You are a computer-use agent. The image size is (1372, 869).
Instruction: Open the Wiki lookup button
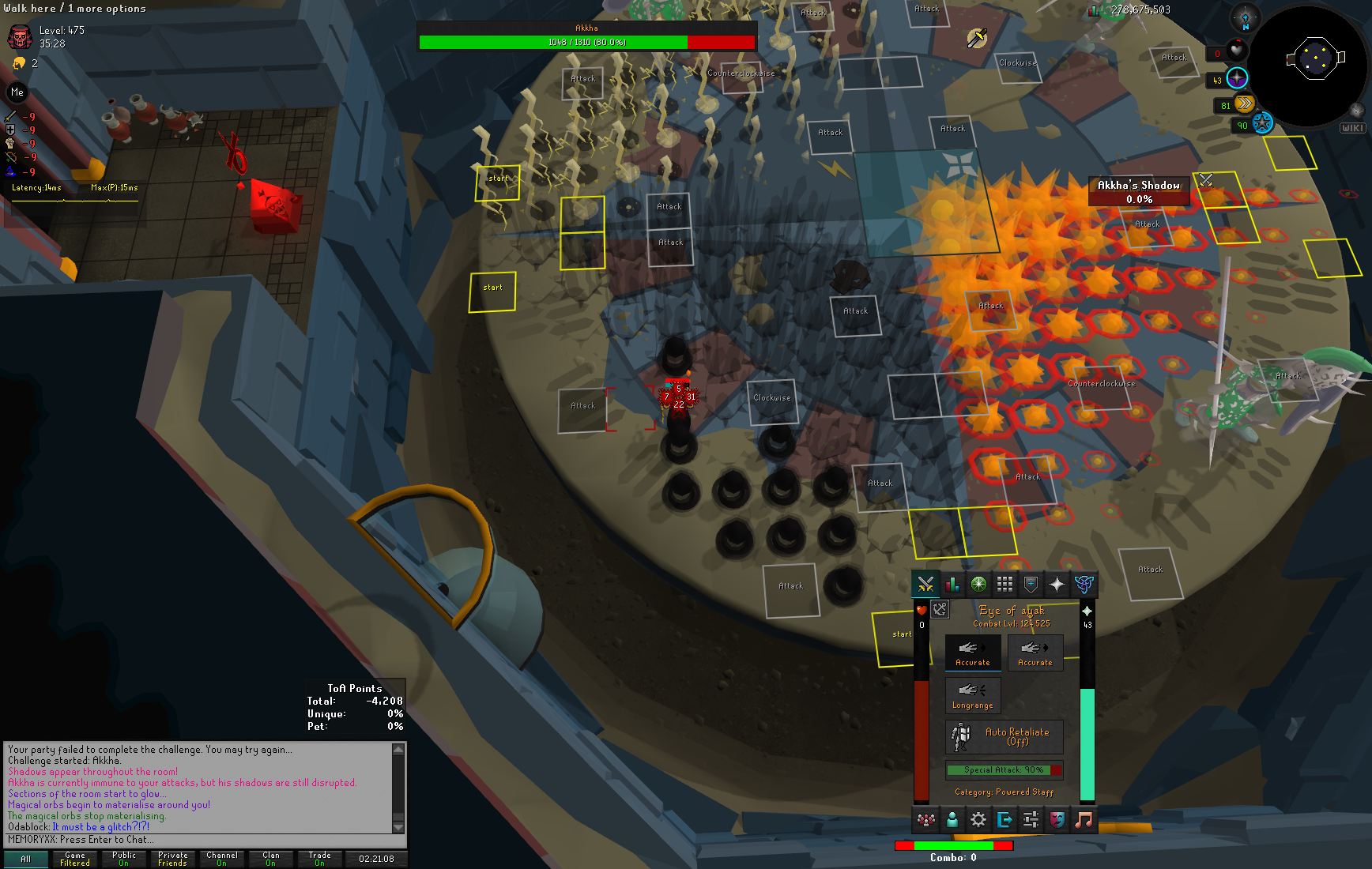tap(1352, 128)
